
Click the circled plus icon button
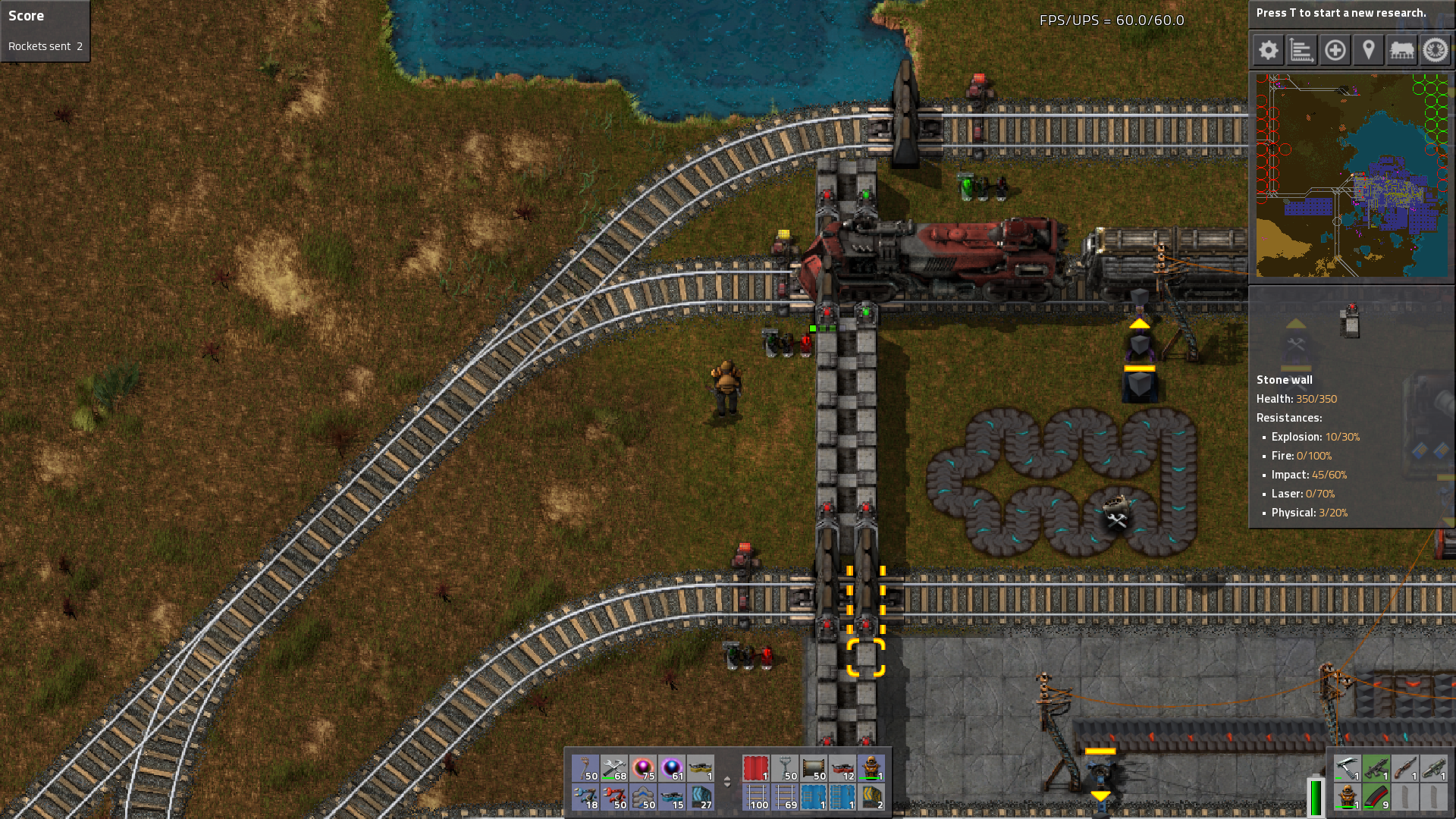tap(1335, 51)
